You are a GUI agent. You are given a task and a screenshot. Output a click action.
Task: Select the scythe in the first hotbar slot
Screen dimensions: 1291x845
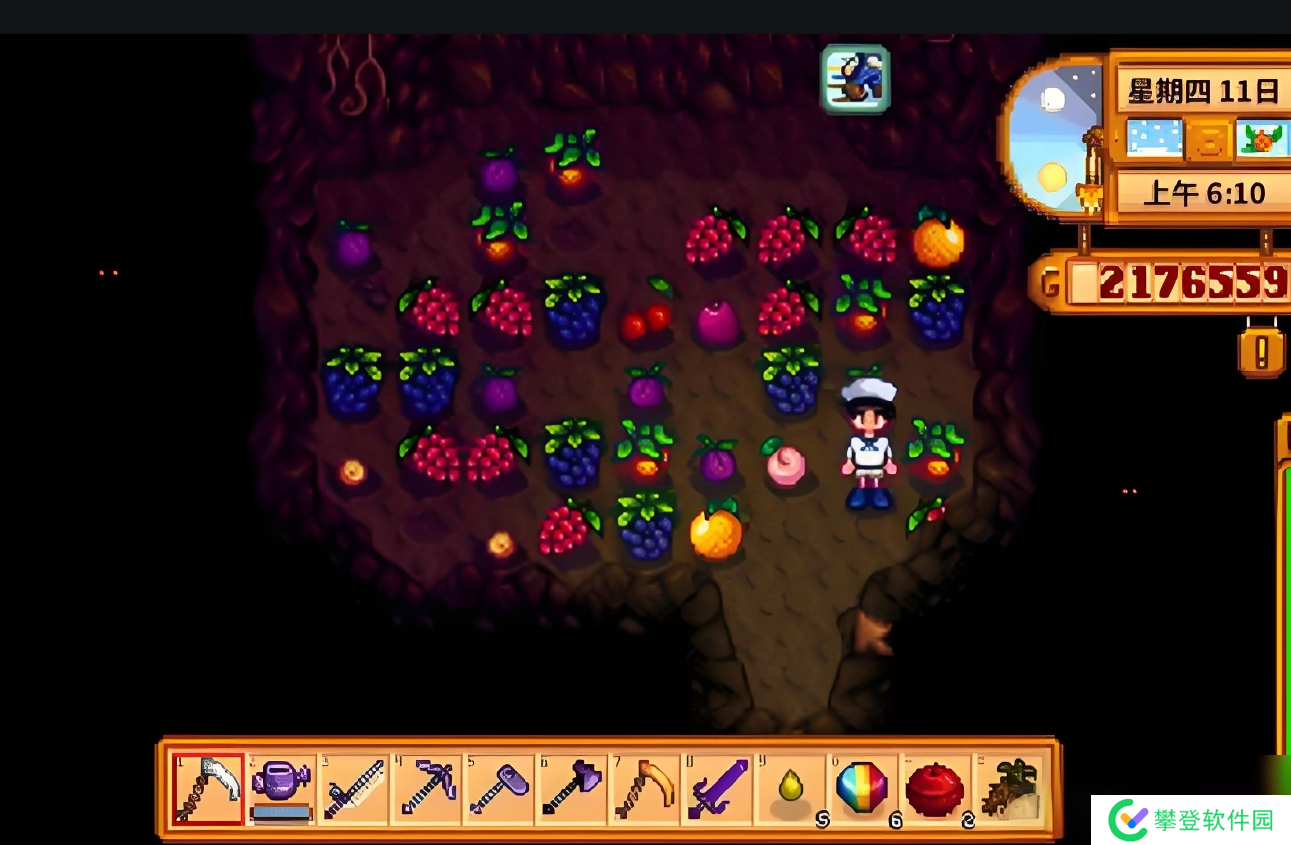coord(208,788)
